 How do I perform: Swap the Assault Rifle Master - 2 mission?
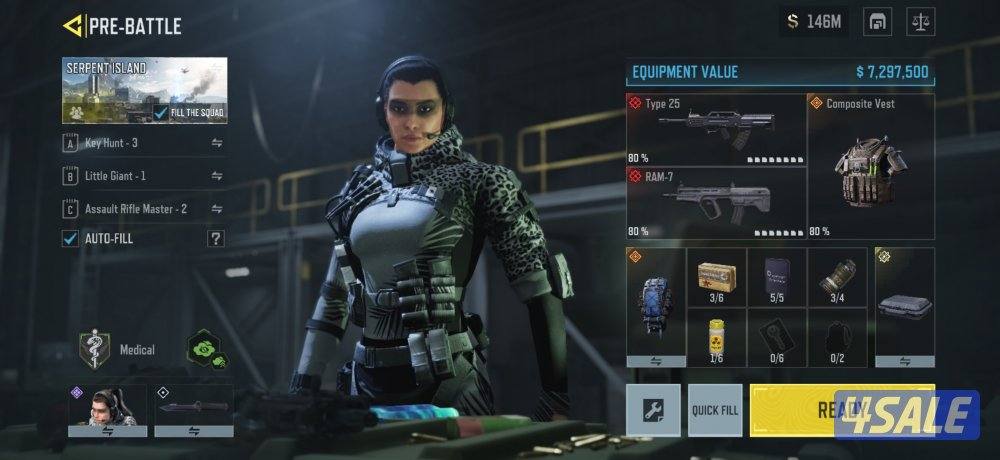coord(217,209)
